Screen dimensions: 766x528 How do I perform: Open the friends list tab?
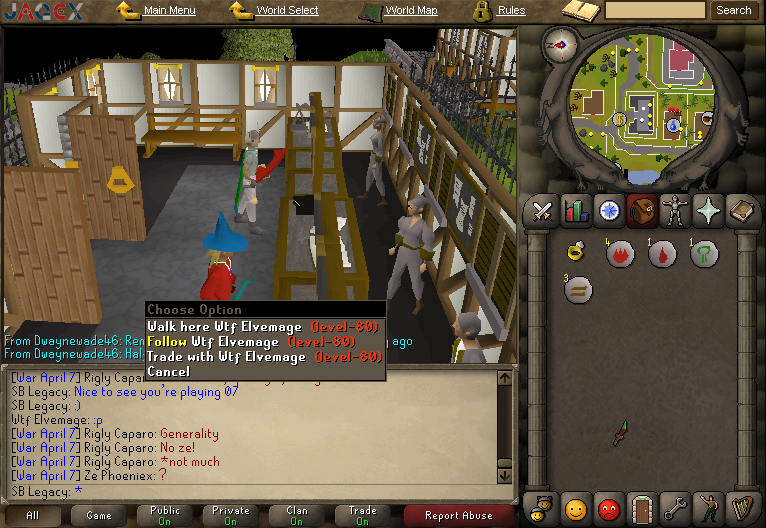(575, 509)
